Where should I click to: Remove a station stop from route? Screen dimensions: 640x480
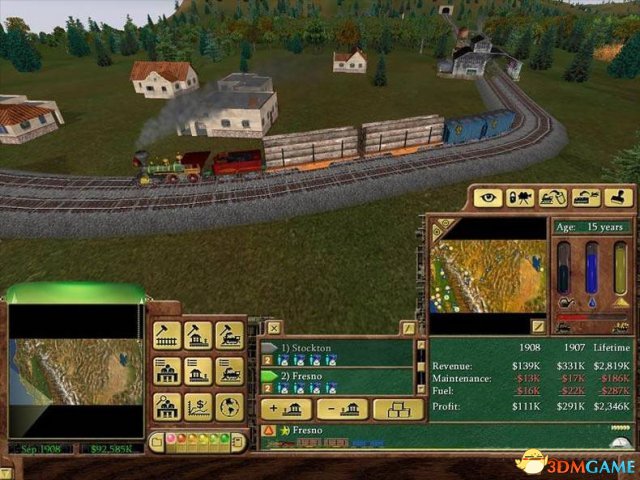342,408
